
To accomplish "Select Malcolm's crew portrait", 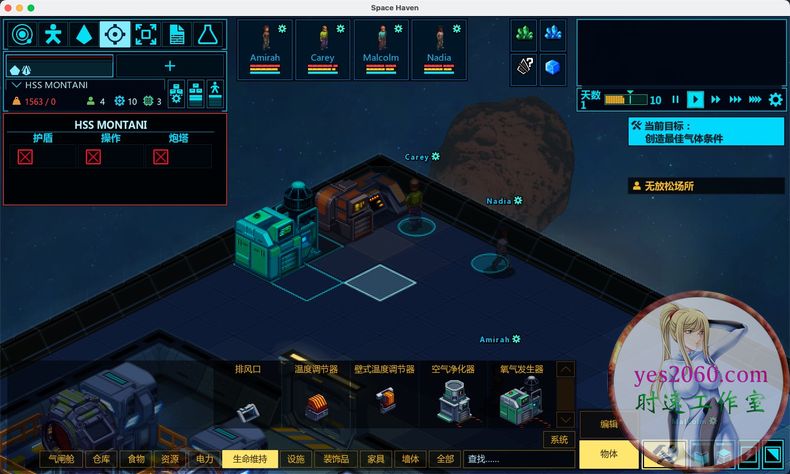I will click(x=381, y=47).
